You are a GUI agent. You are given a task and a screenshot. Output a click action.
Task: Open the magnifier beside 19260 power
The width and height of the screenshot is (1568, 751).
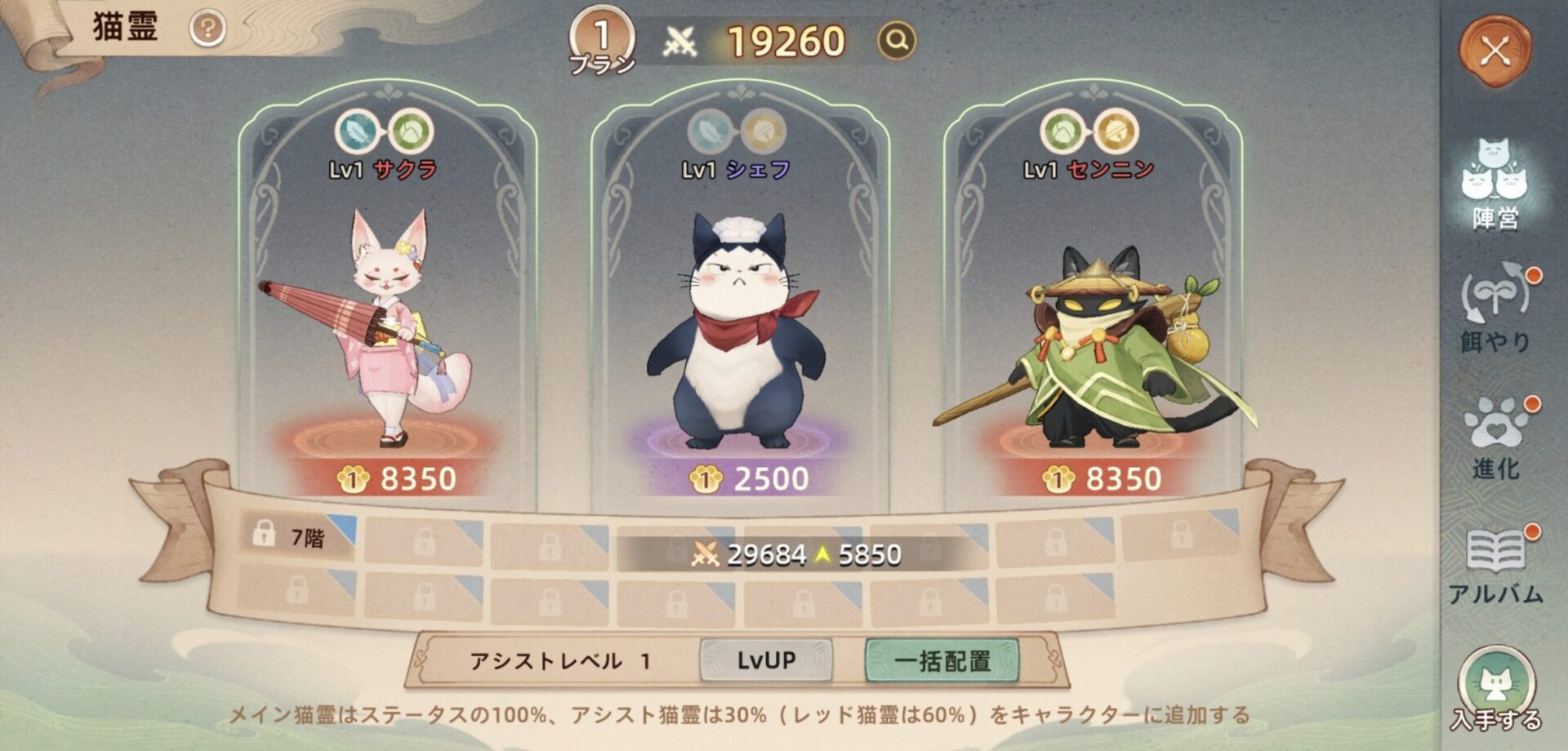pos(897,40)
